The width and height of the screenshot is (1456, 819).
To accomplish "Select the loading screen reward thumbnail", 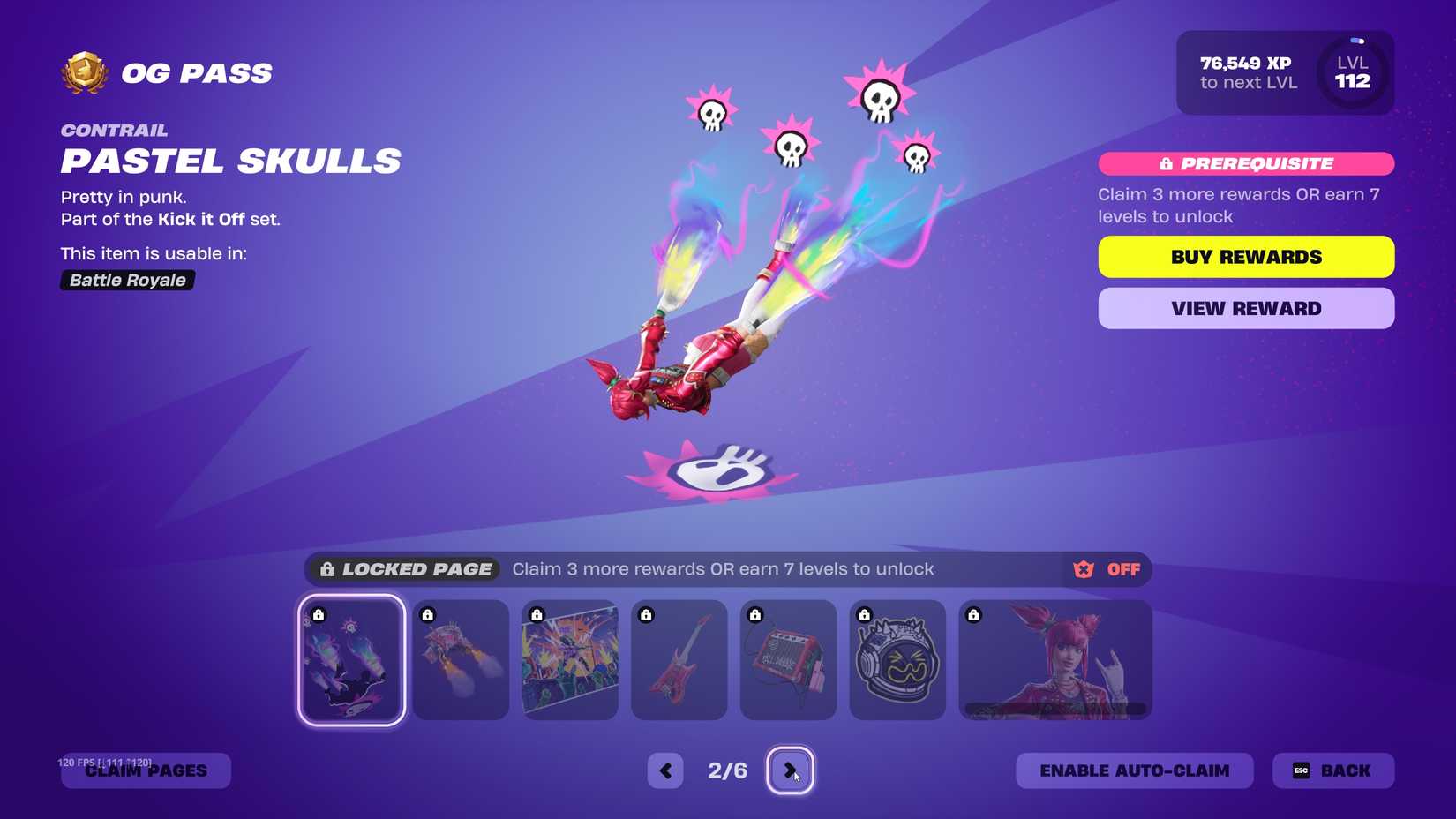I will [x=570, y=659].
